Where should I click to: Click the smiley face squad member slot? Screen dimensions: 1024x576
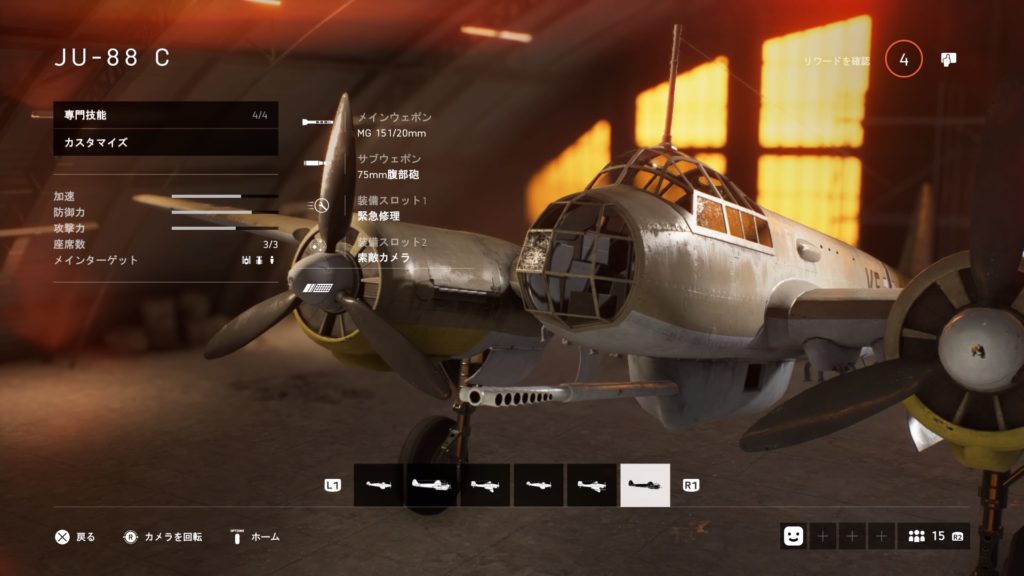pos(793,536)
